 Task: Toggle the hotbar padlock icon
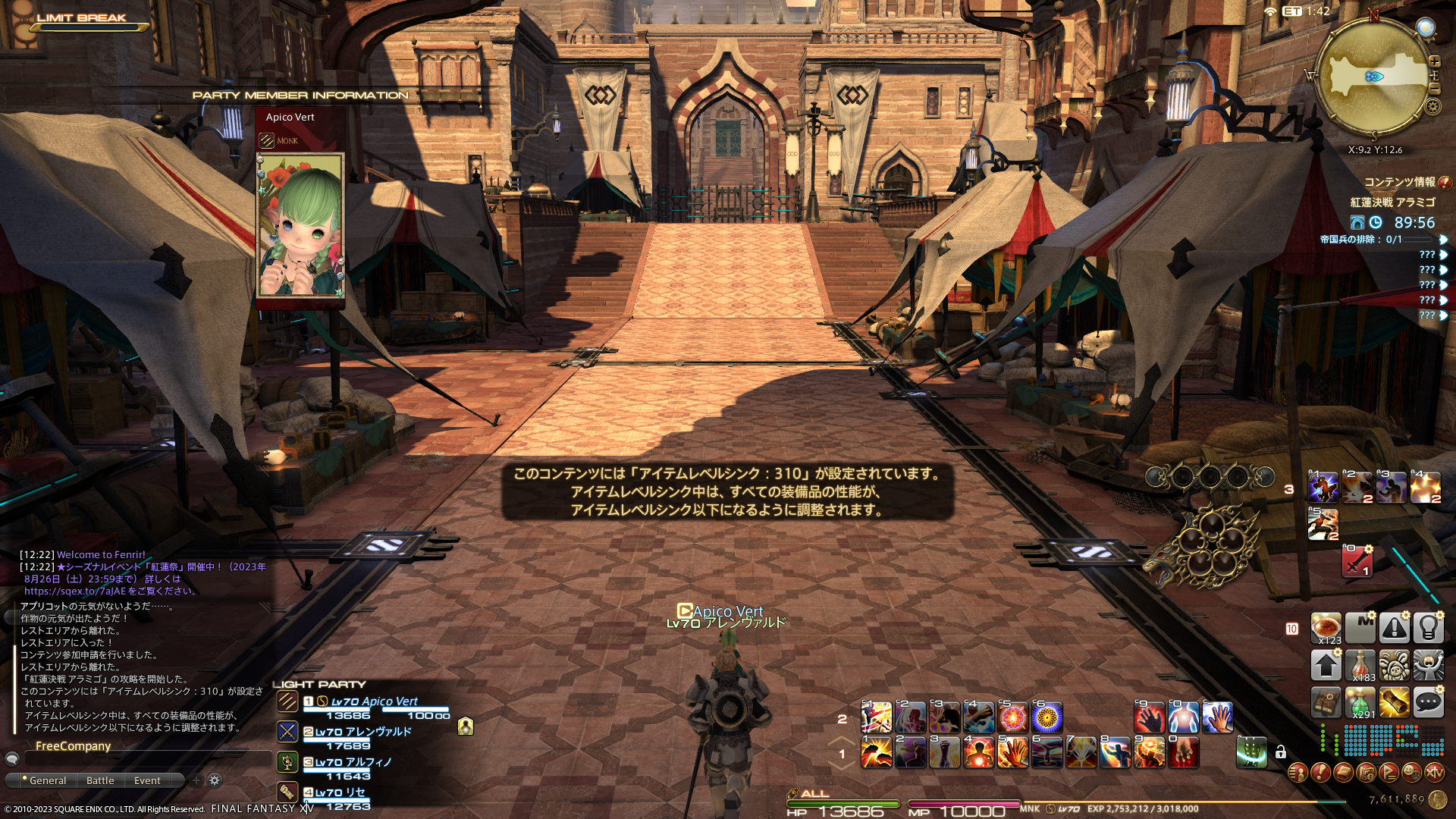pyautogui.click(x=1281, y=752)
